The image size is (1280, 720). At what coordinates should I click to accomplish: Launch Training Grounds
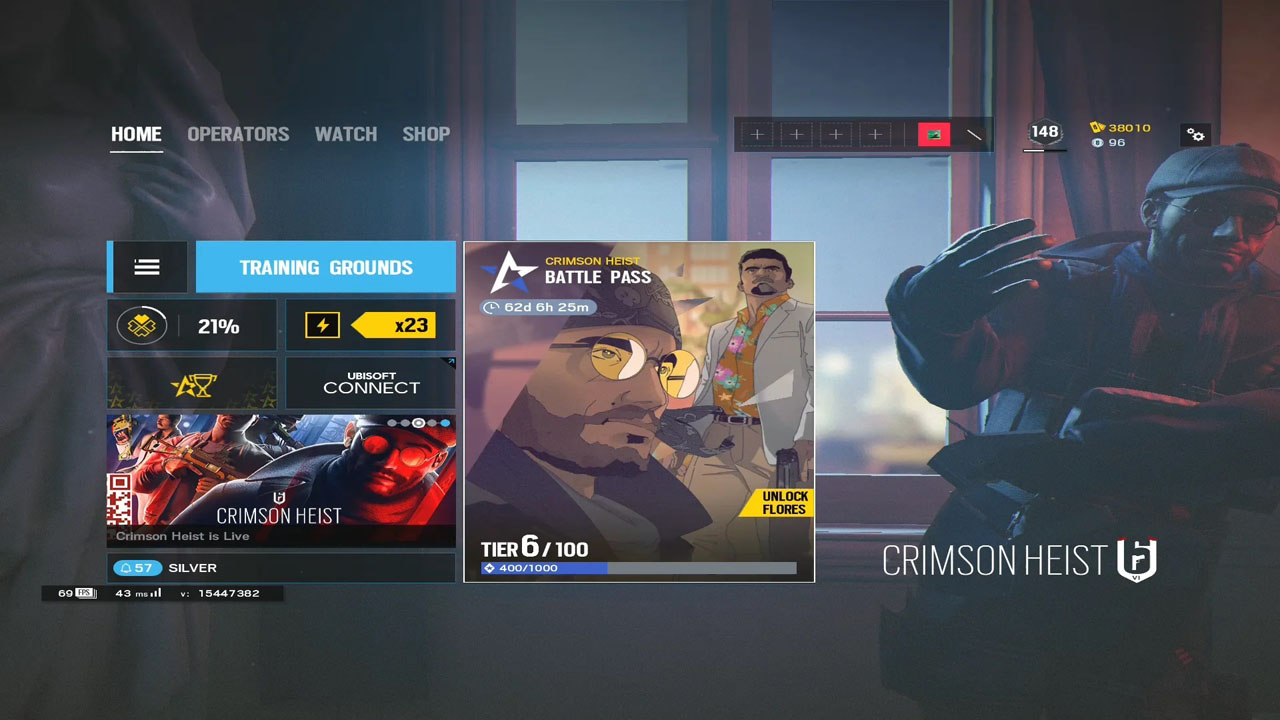click(325, 267)
